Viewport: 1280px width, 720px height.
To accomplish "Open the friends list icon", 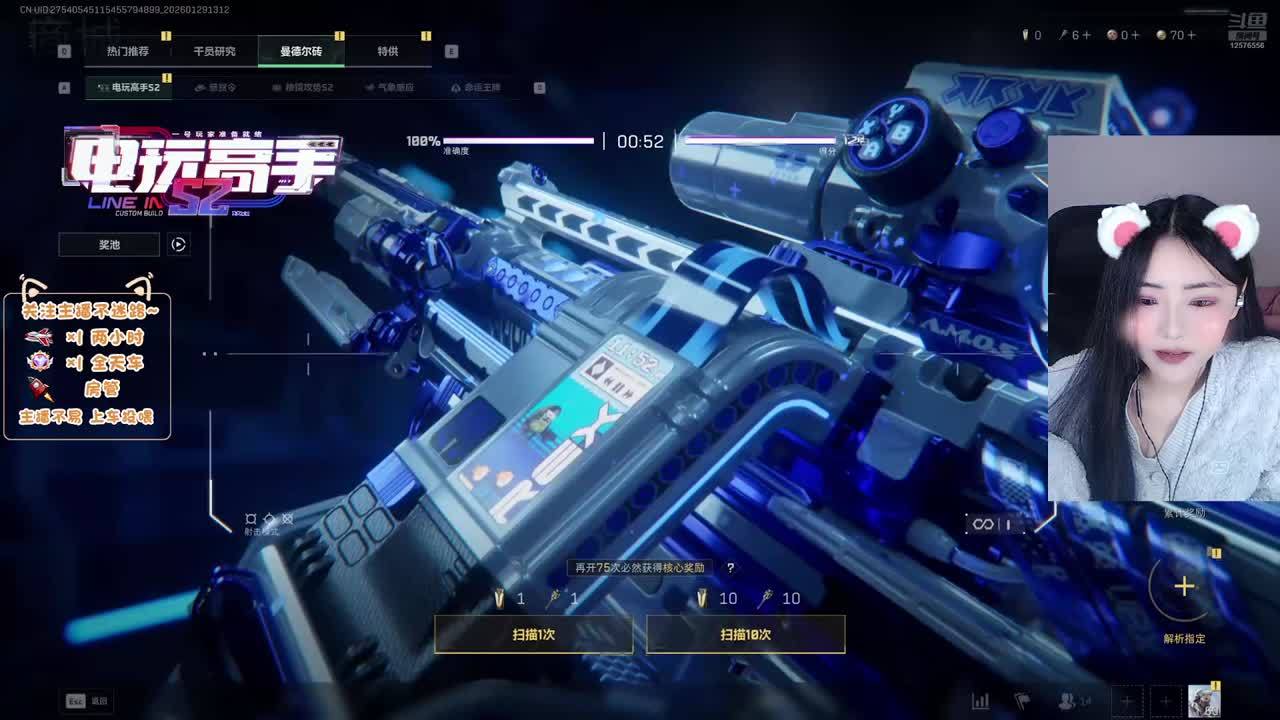I will coord(1069,701).
